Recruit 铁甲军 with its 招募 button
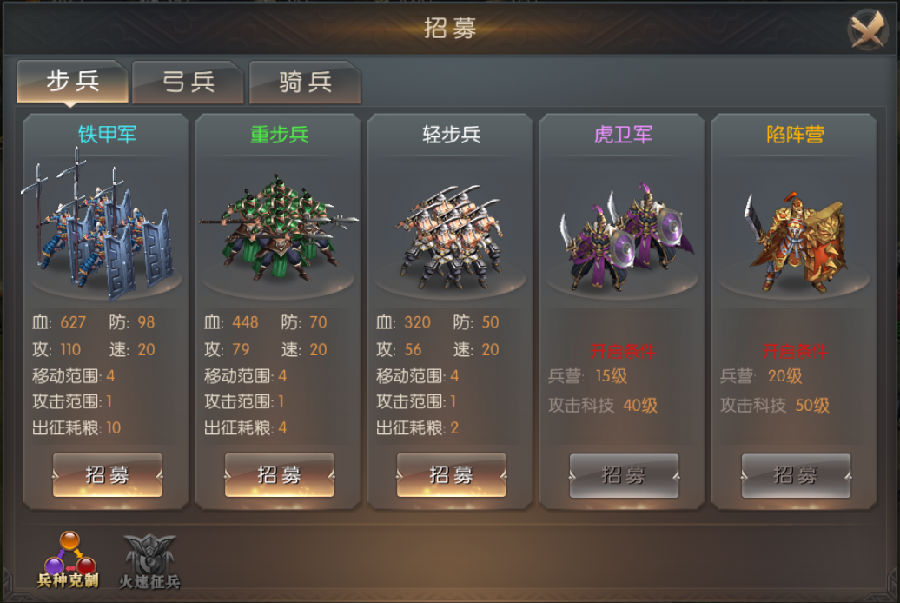 (107, 475)
